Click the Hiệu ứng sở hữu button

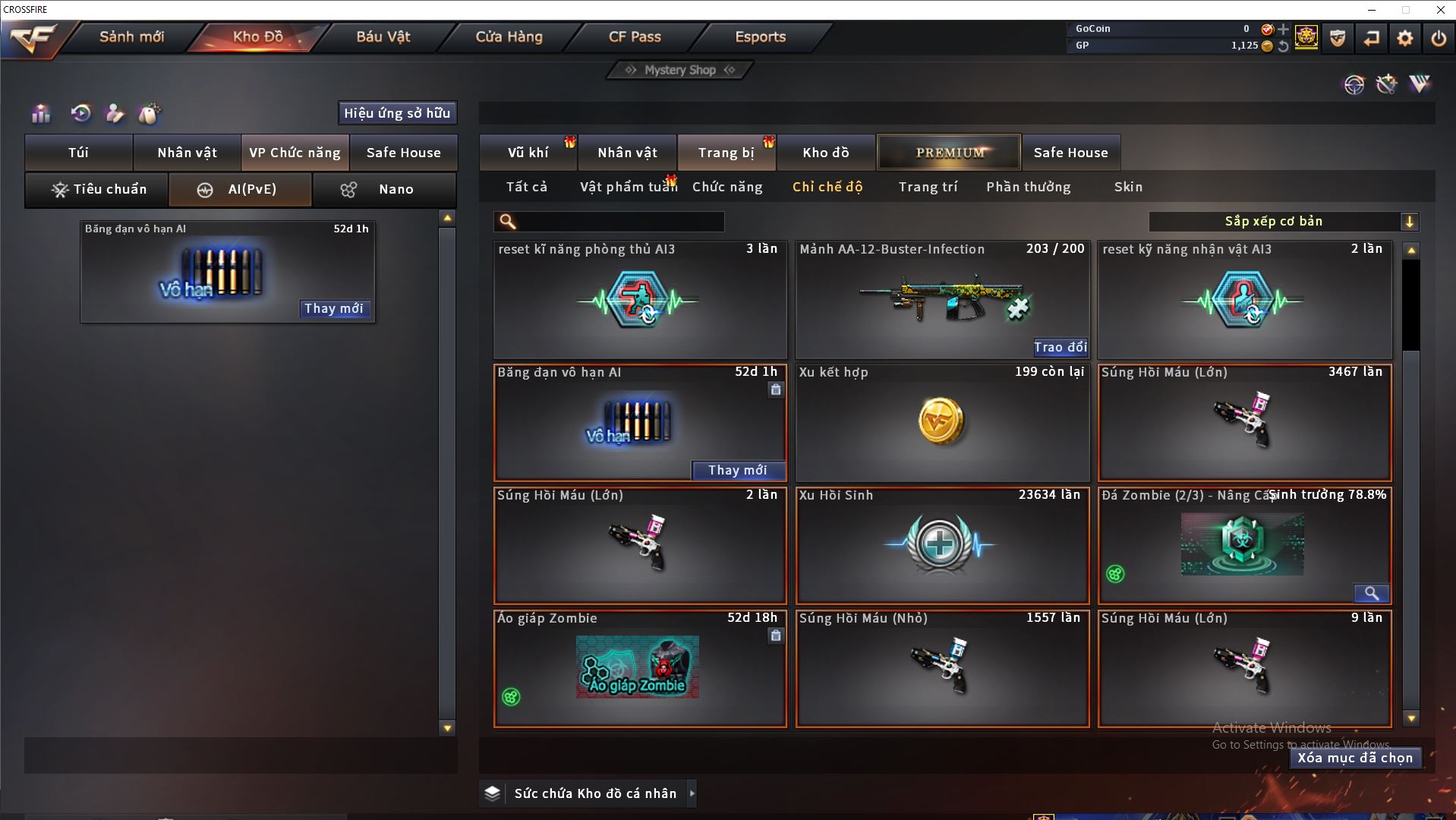point(397,113)
